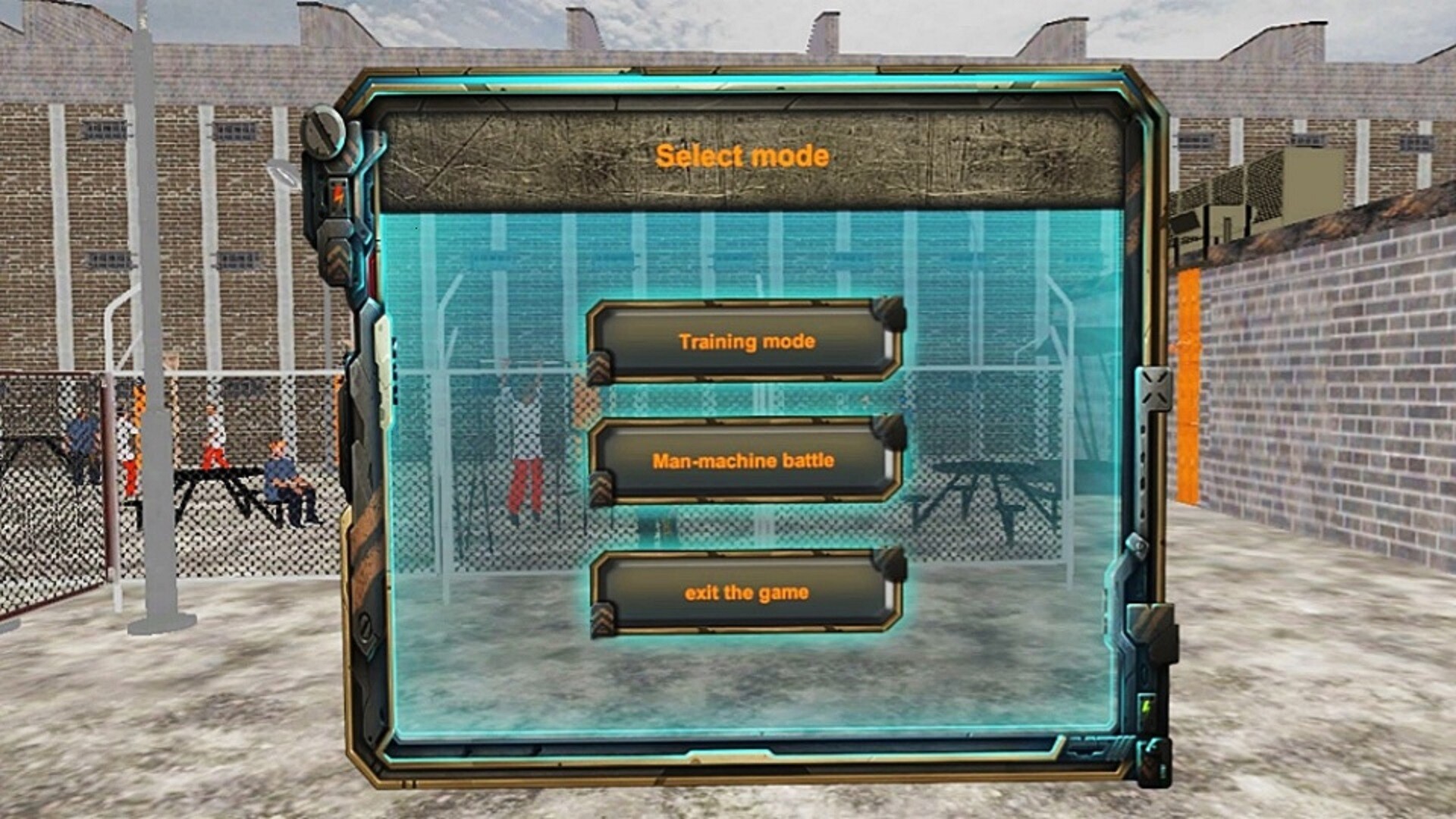Click the large screw icon on the top-left frame
The width and height of the screenshot is (1456, 819).
pyautogui.click(x=325, y=132)
